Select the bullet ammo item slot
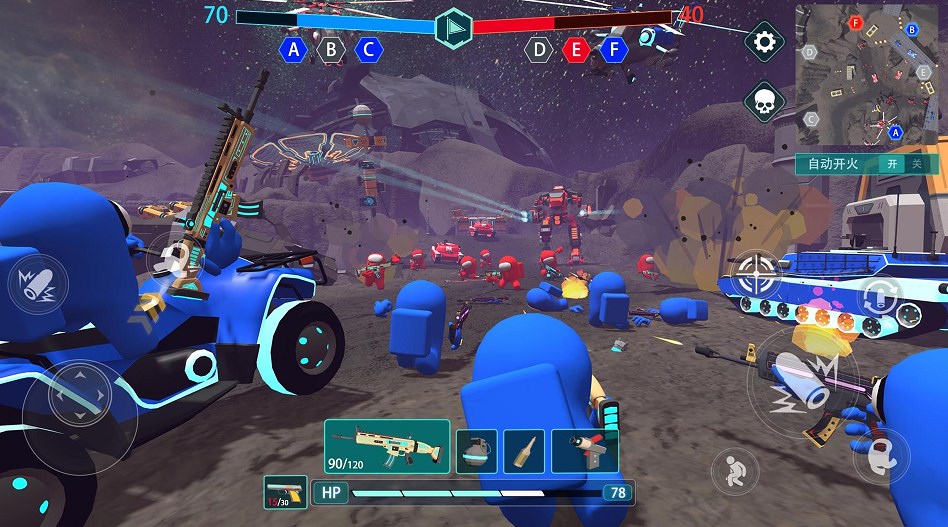Screen dimensions: 948x527 coord(524,451)
